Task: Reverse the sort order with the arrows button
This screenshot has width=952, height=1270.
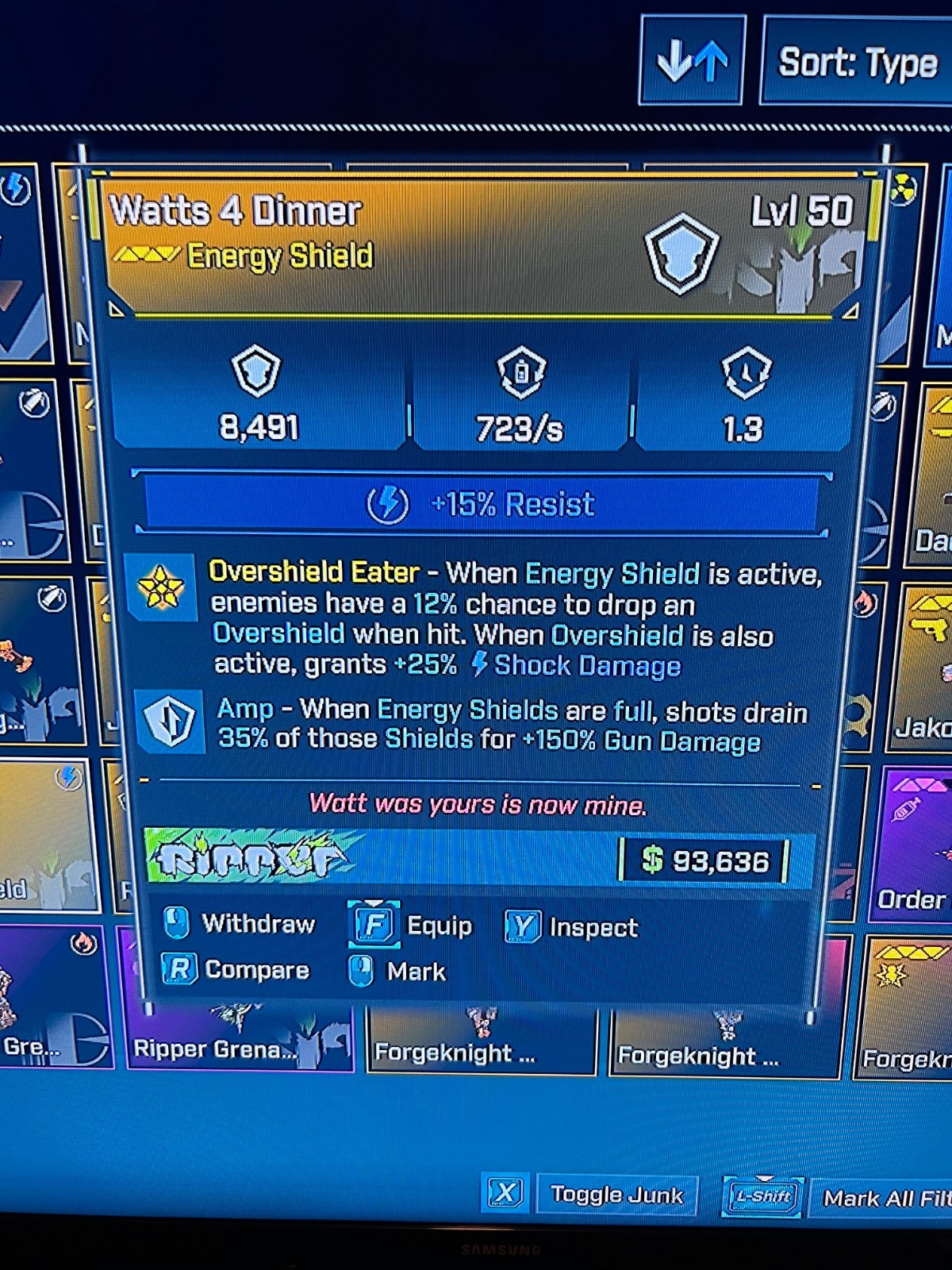Action: (x=692, y=60)
